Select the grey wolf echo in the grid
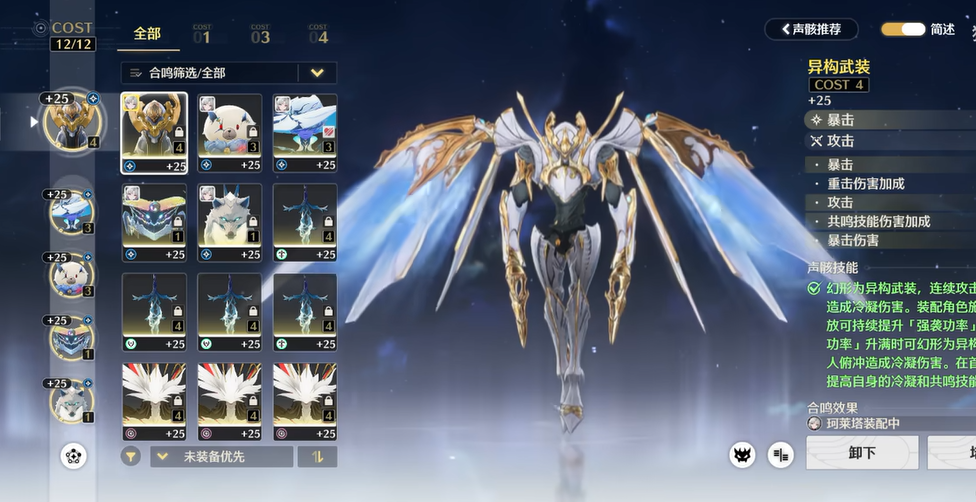The width and height of the screenshot is (976, 502). click(x=229, y=222)
